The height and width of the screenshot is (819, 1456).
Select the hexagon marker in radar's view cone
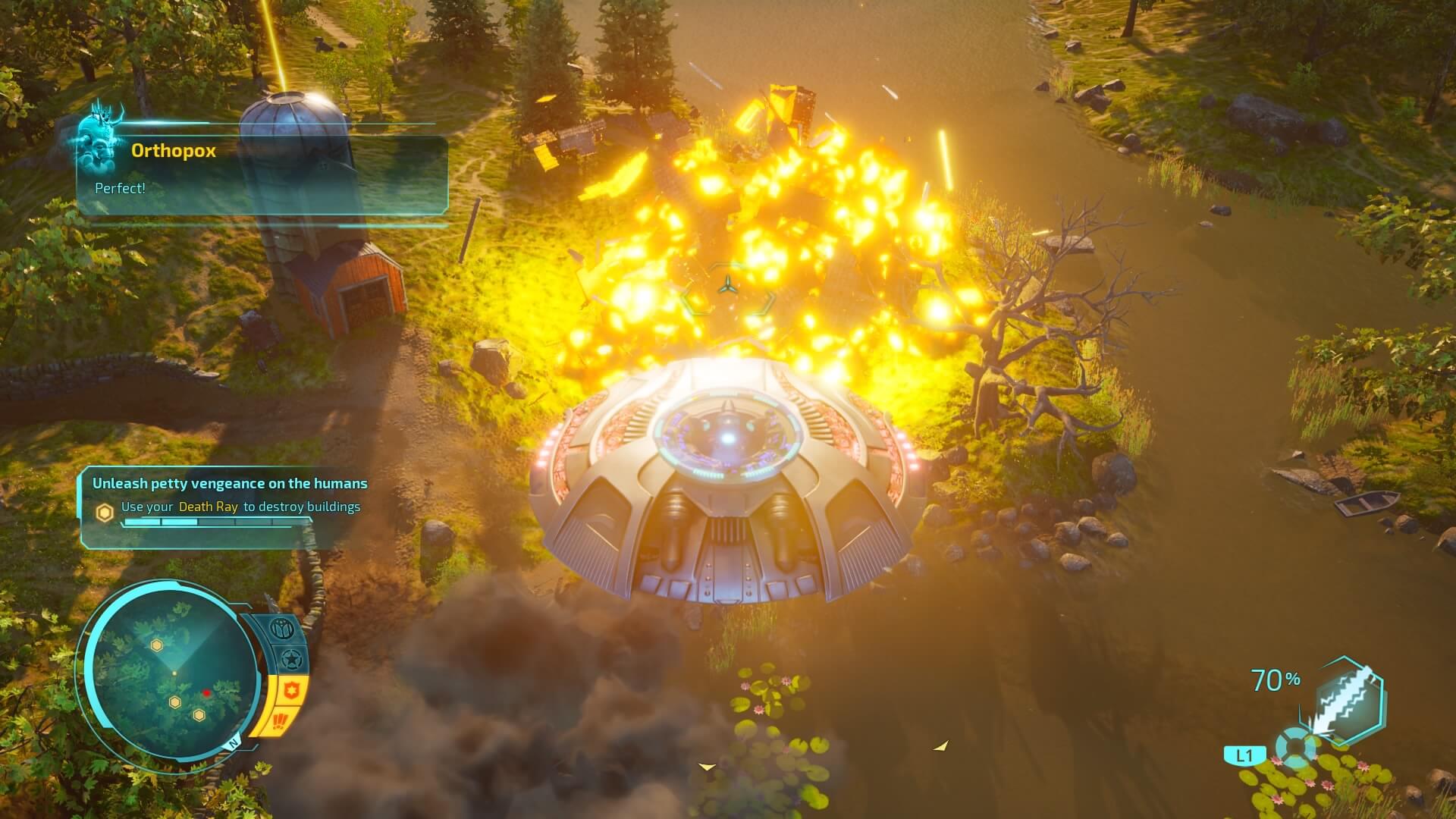point(156,645)
